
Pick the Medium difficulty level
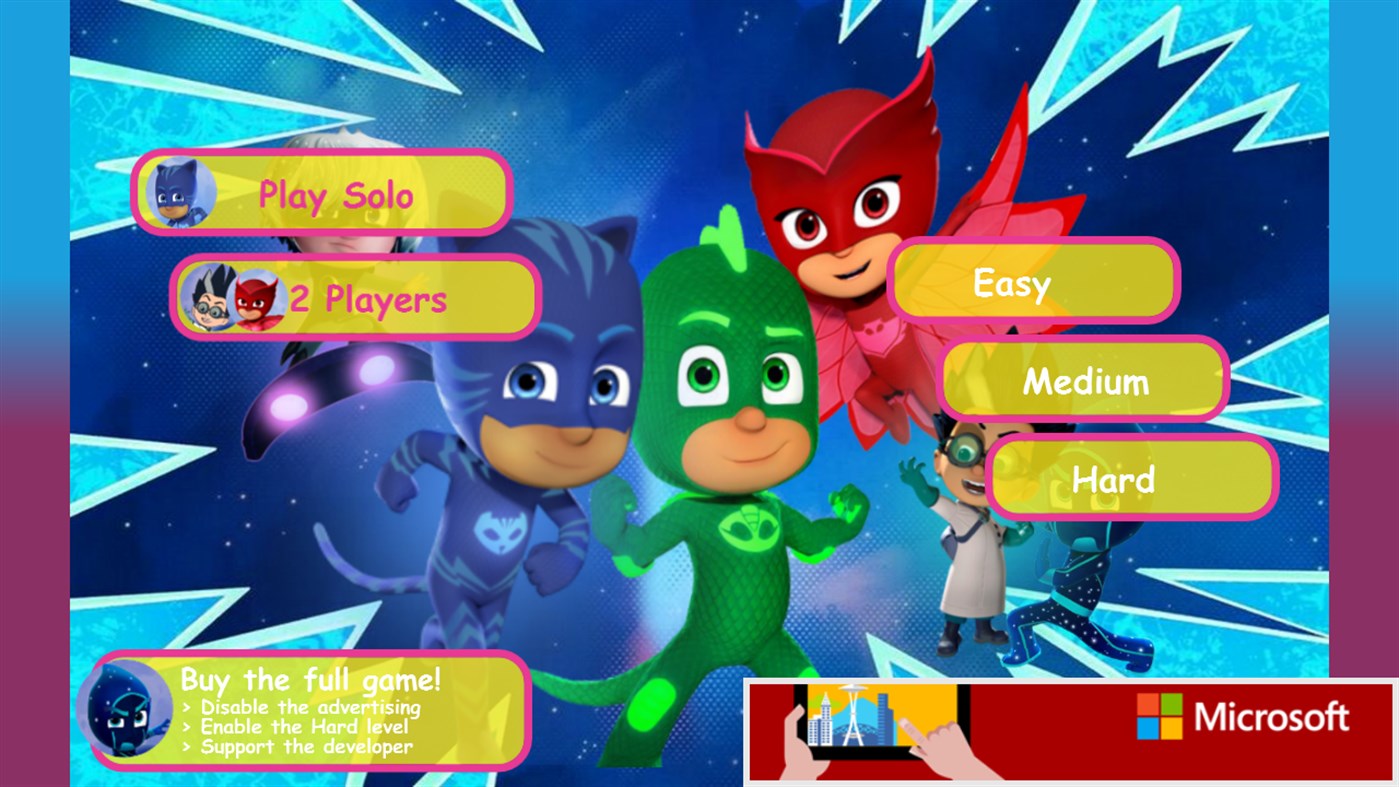click(1085, 380)
